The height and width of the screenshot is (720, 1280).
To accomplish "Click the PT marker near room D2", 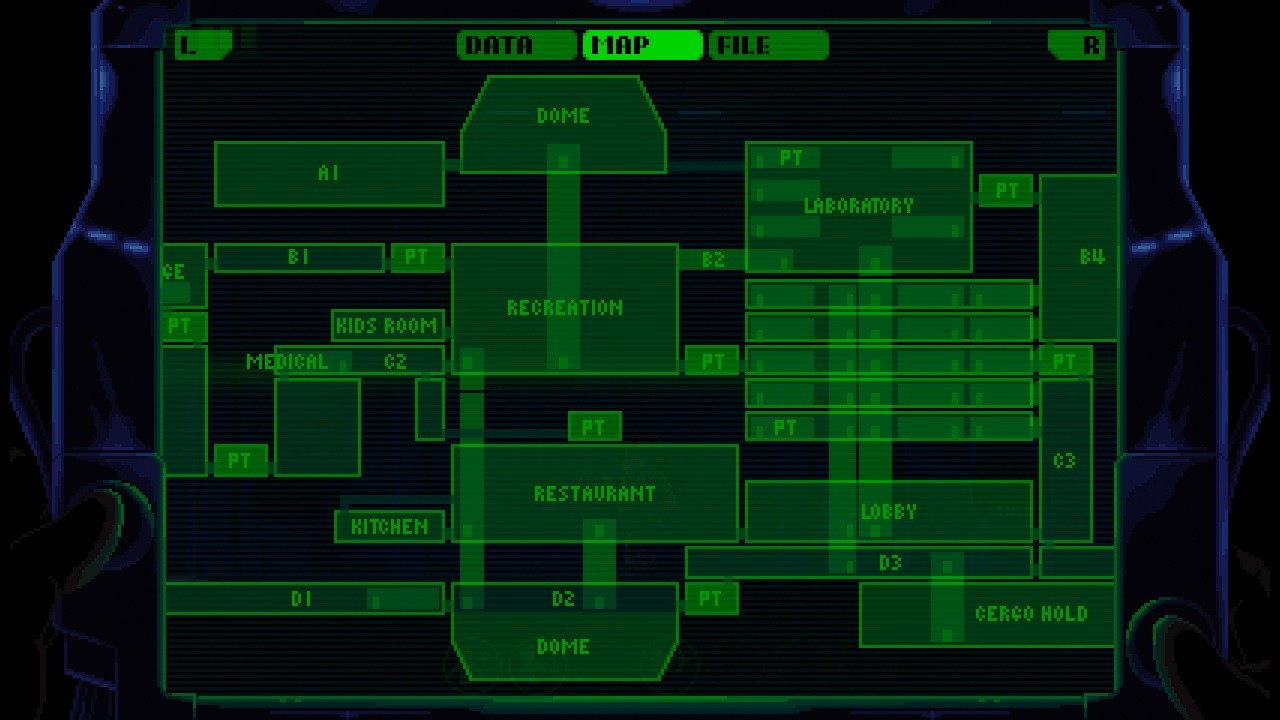I will click(711, 599).
